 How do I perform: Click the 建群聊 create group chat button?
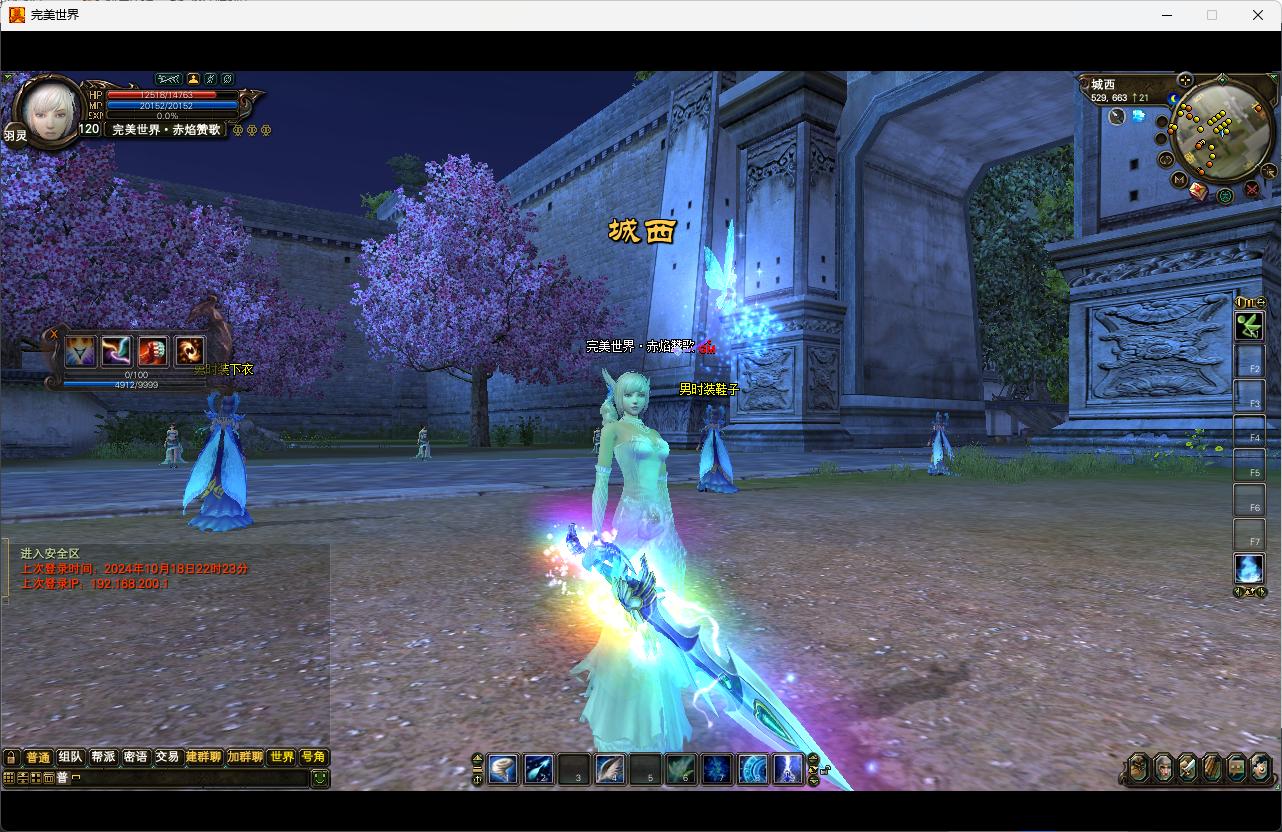pos(203,757)
